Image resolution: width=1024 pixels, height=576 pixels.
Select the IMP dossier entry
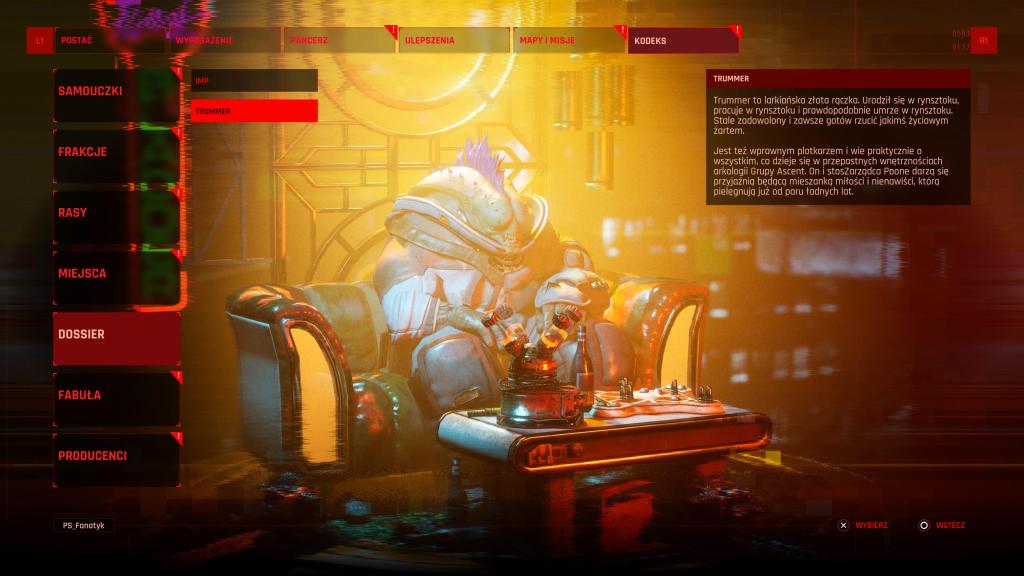[x=254, y=80]
